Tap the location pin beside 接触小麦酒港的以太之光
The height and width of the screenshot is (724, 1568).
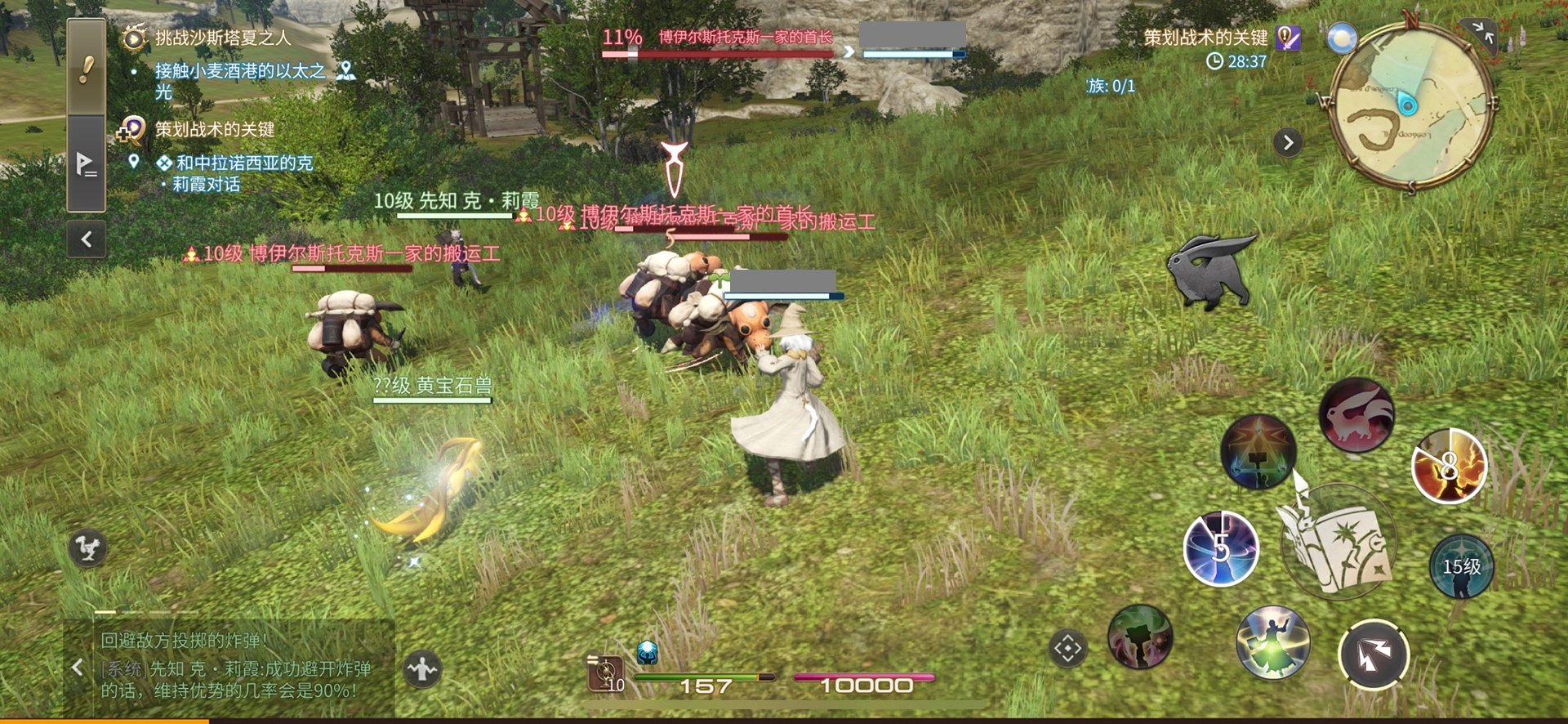(x=346, y=71)
